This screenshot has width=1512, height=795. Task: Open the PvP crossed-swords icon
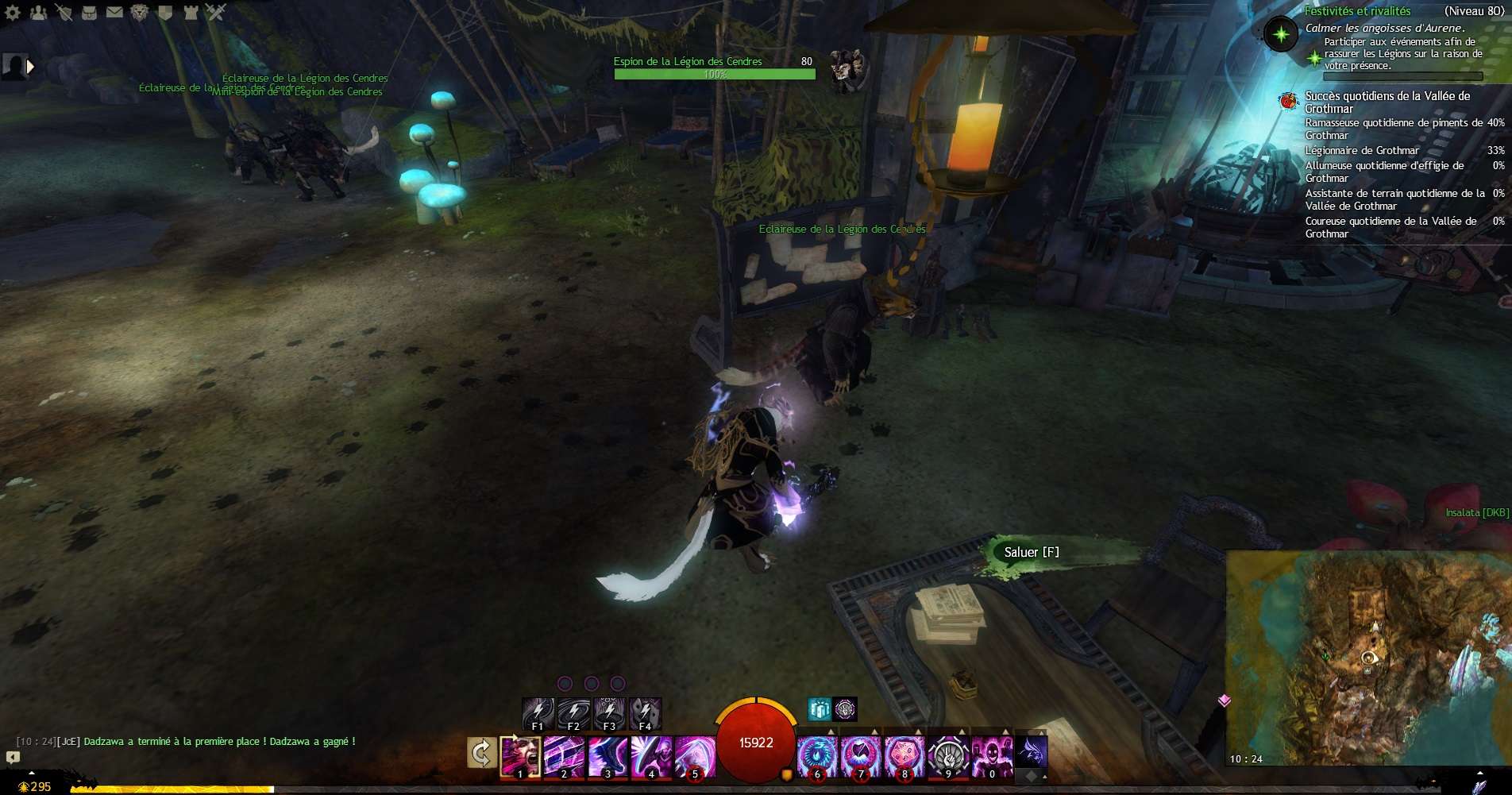[x=217, y=12]
